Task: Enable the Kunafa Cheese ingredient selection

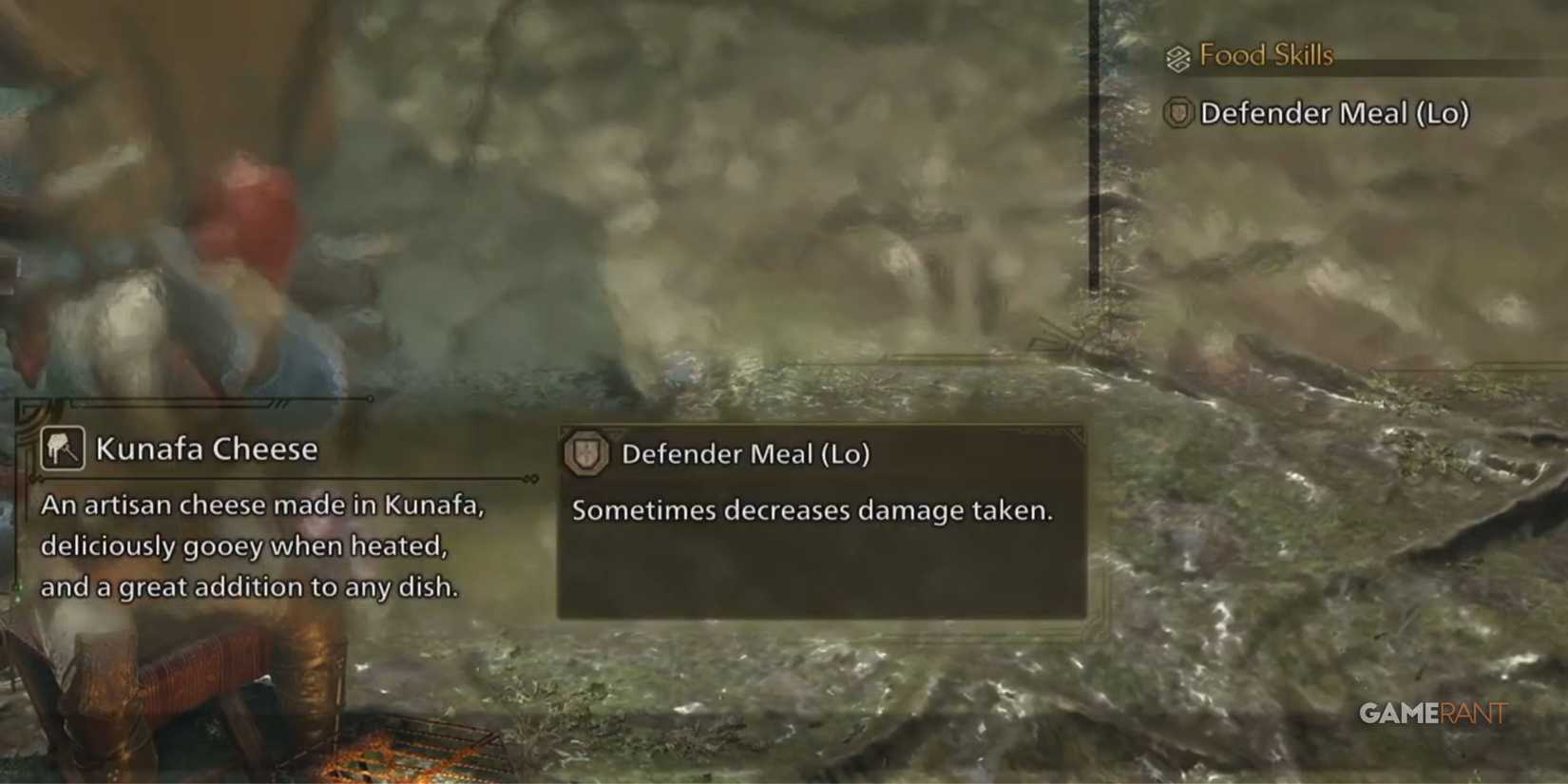Action: pyautogui.click(x=61, y=447)
